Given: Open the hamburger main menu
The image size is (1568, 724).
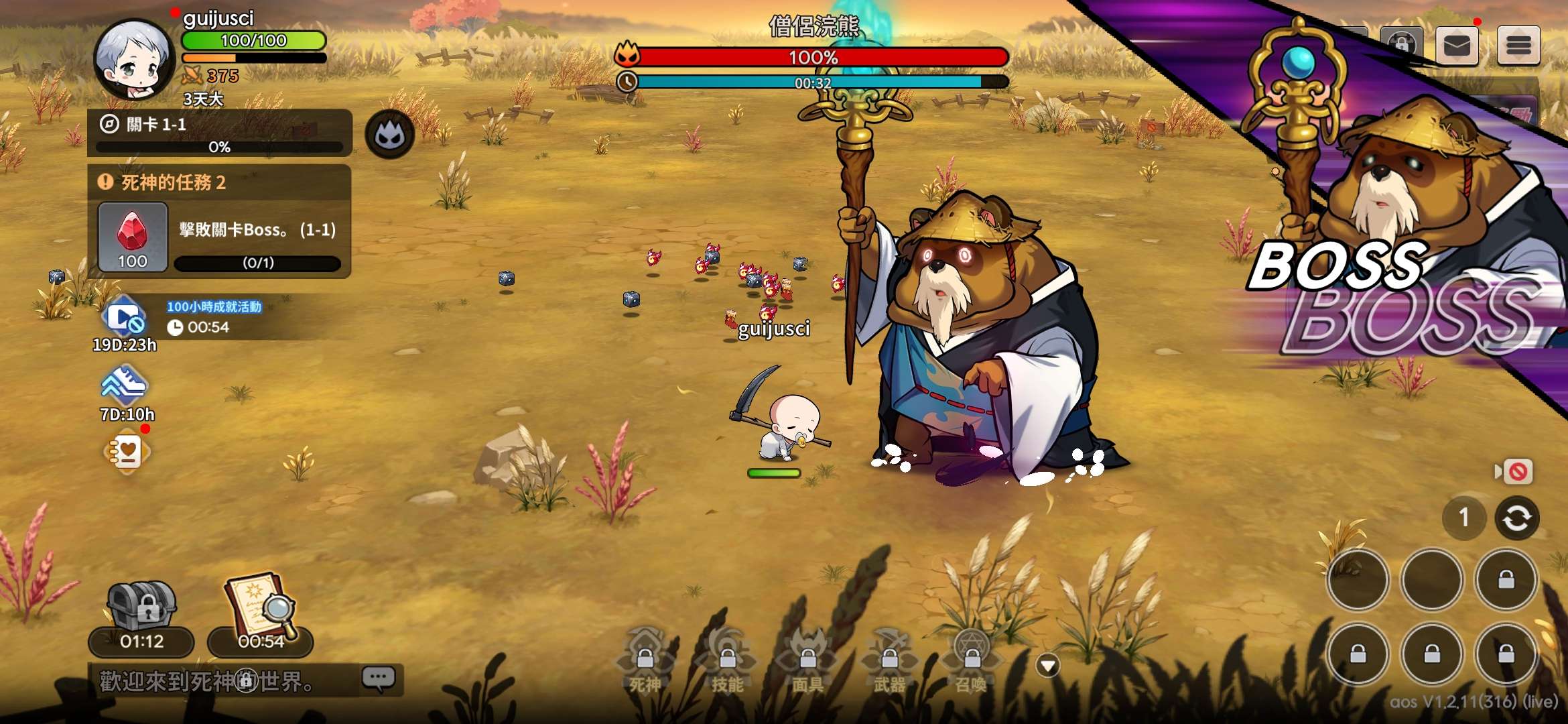Looking at the screenshot, I should click(1518, 46).
